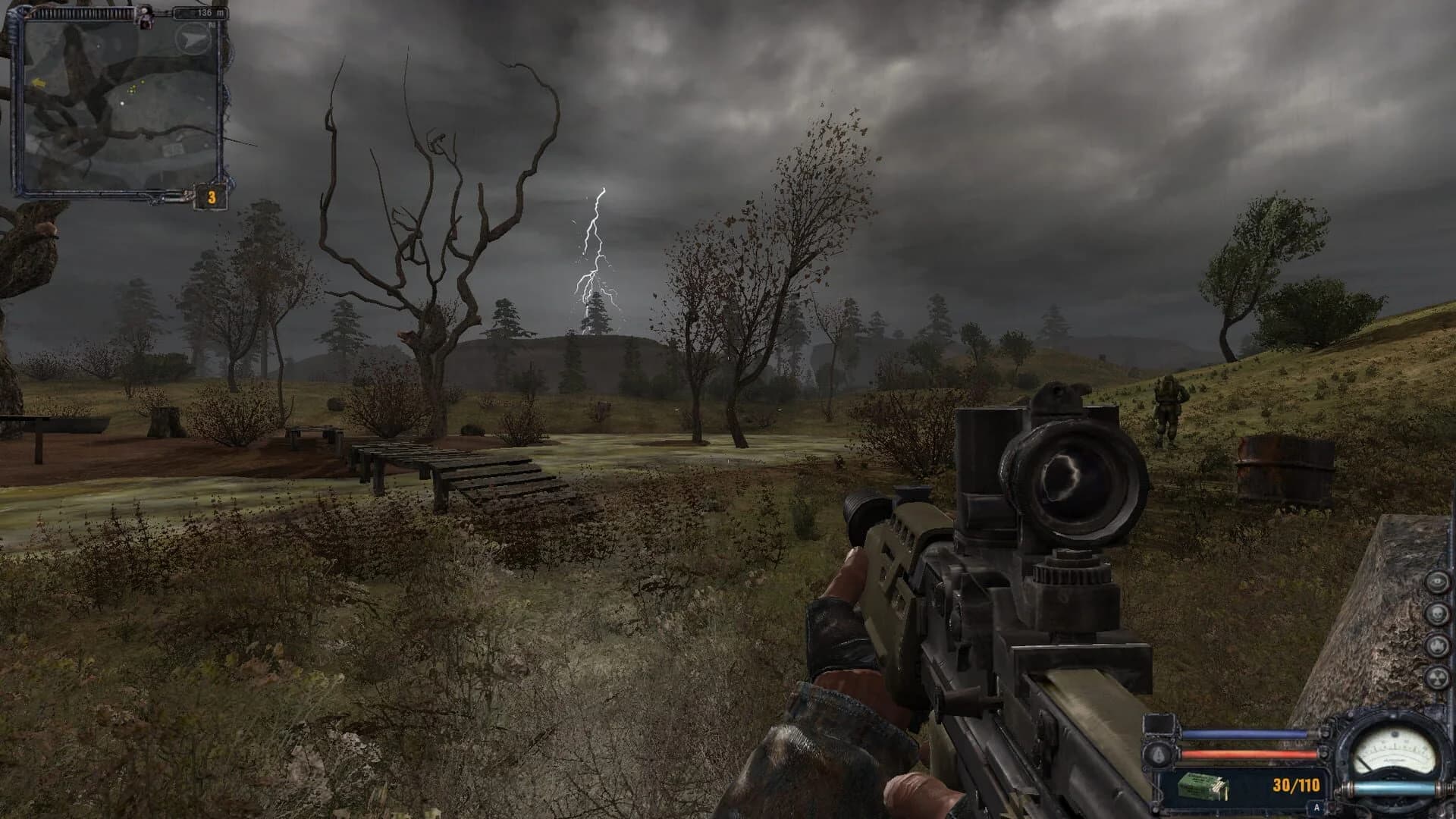Click the yellow objective arrow on the minimap
Viewport: 1456px width, 819px height.
[39, 83]
